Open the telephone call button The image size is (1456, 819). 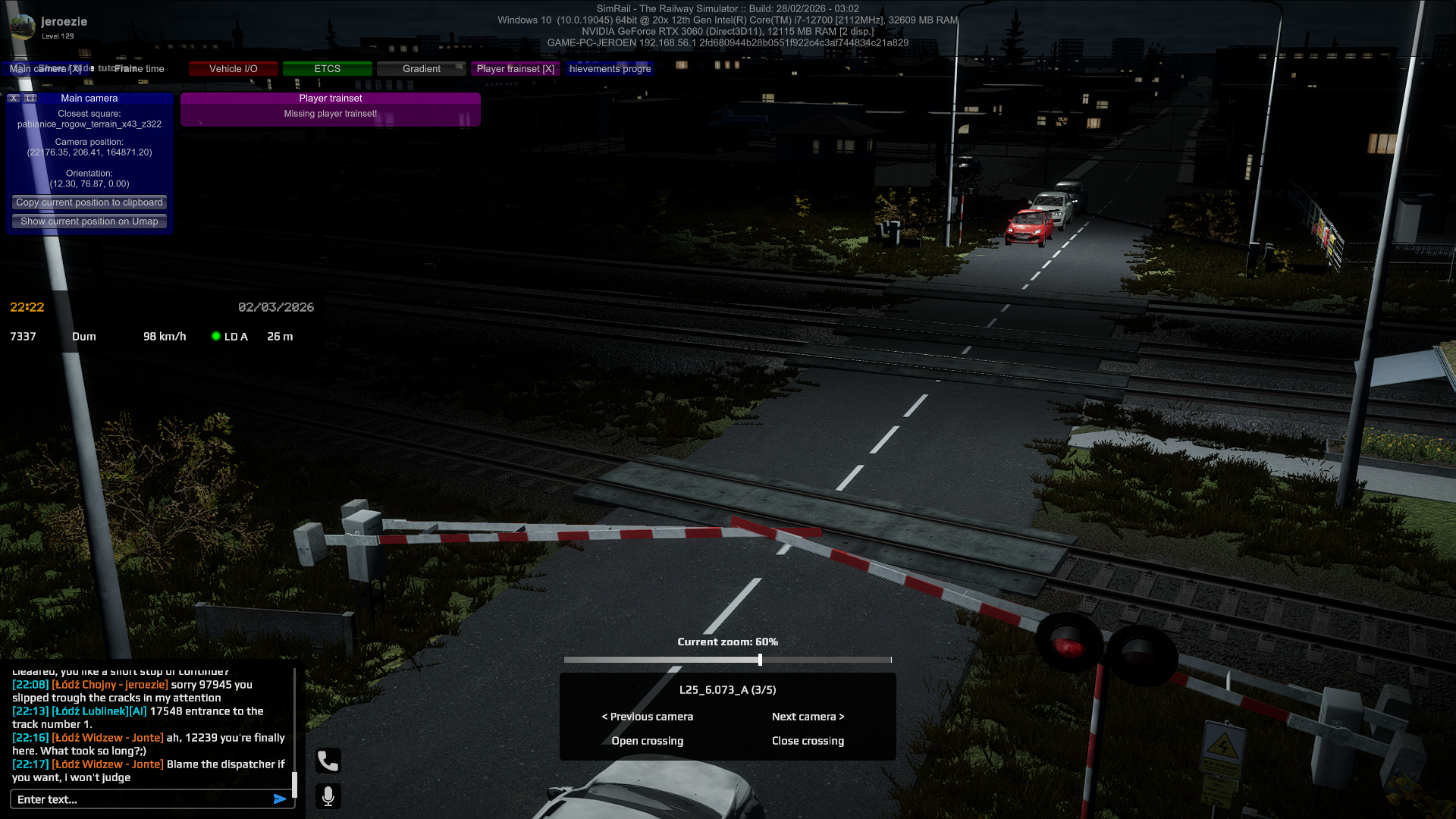(x=328, y=761)
